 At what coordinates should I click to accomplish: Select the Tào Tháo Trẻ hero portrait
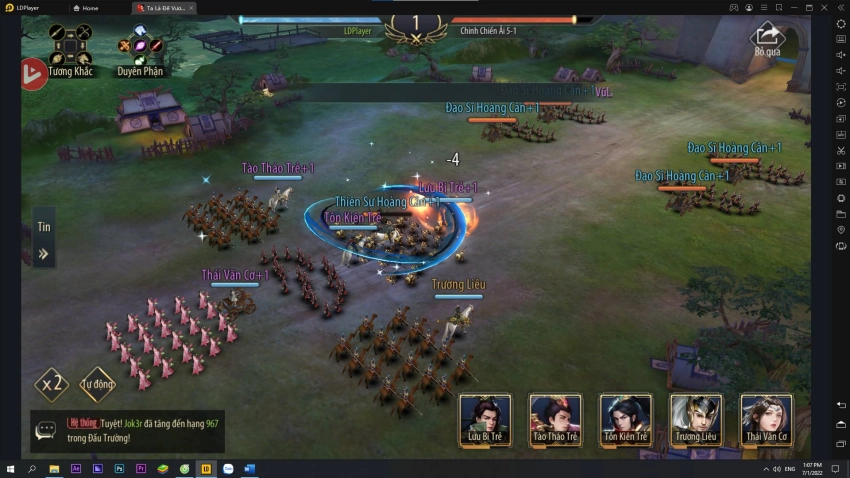coord(555,419)
